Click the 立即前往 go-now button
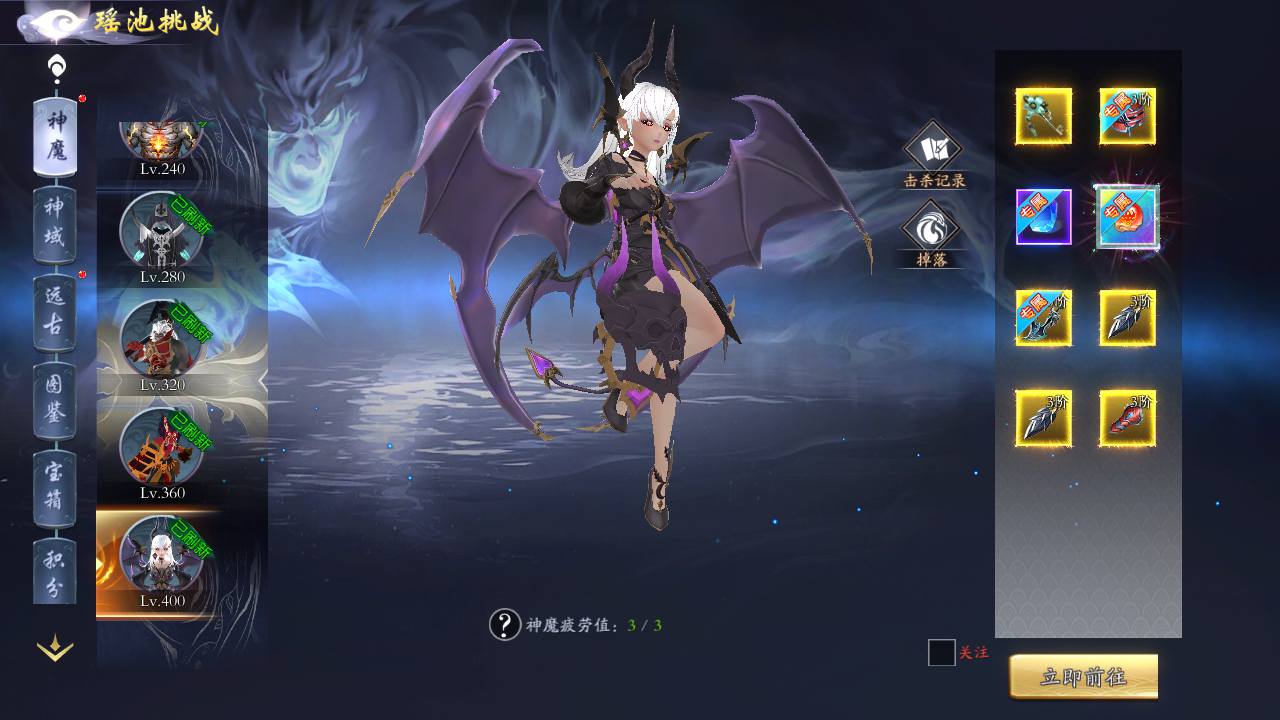1280x720 pixels. point(1083,677)
